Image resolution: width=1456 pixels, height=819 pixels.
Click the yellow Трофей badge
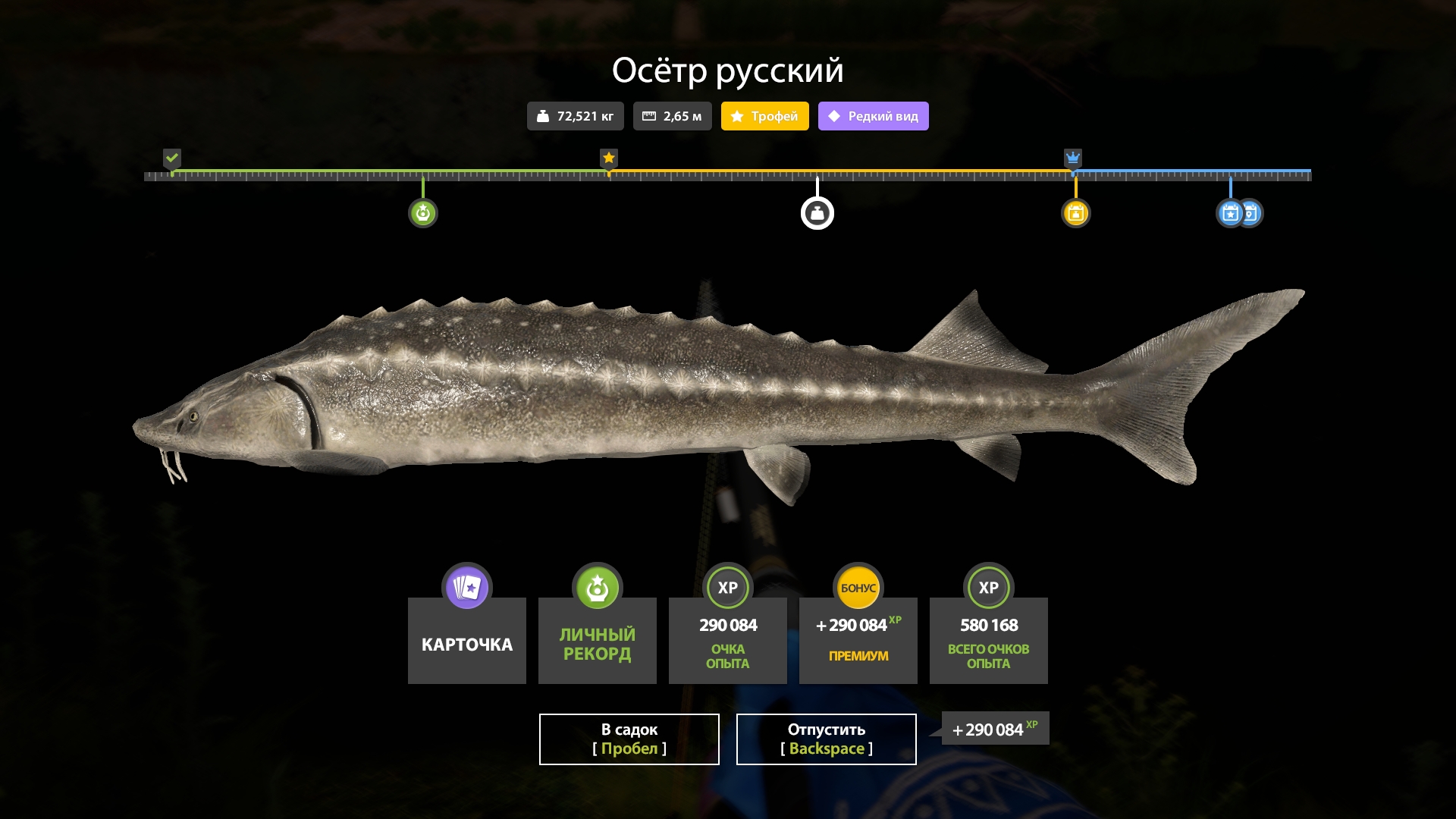764,116
